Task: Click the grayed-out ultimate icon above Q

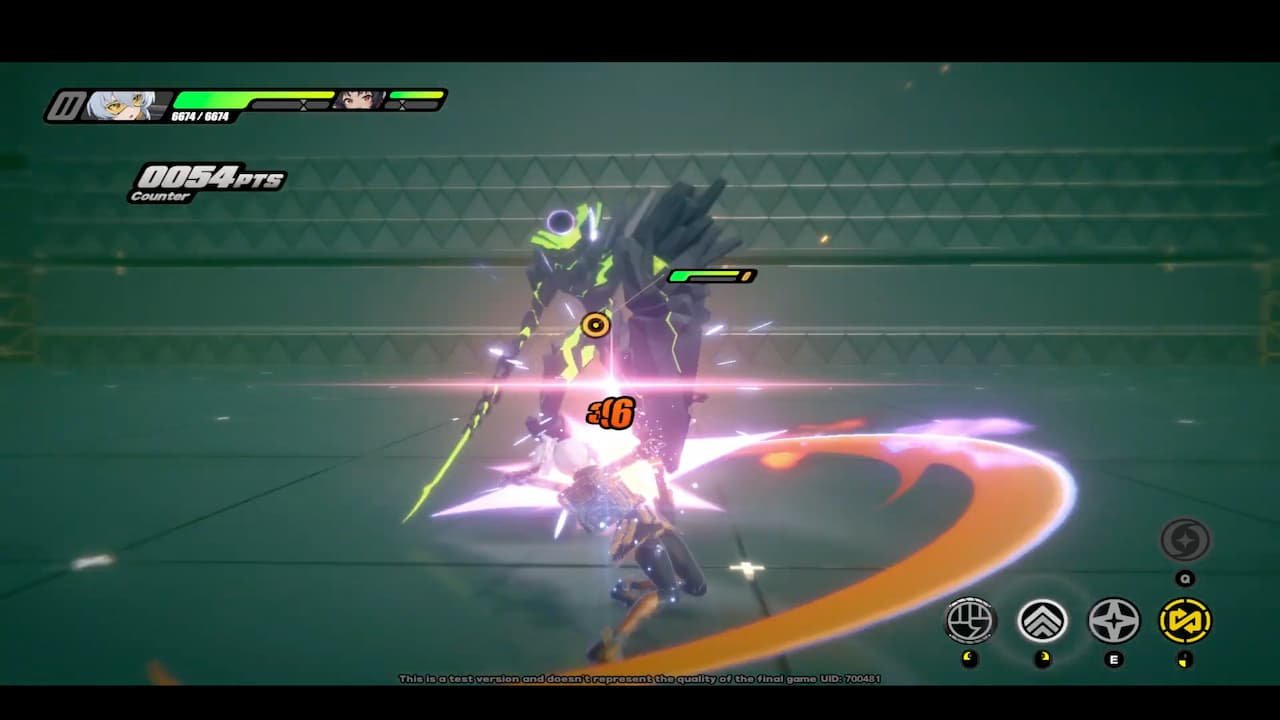Action: coord(1187,540)
